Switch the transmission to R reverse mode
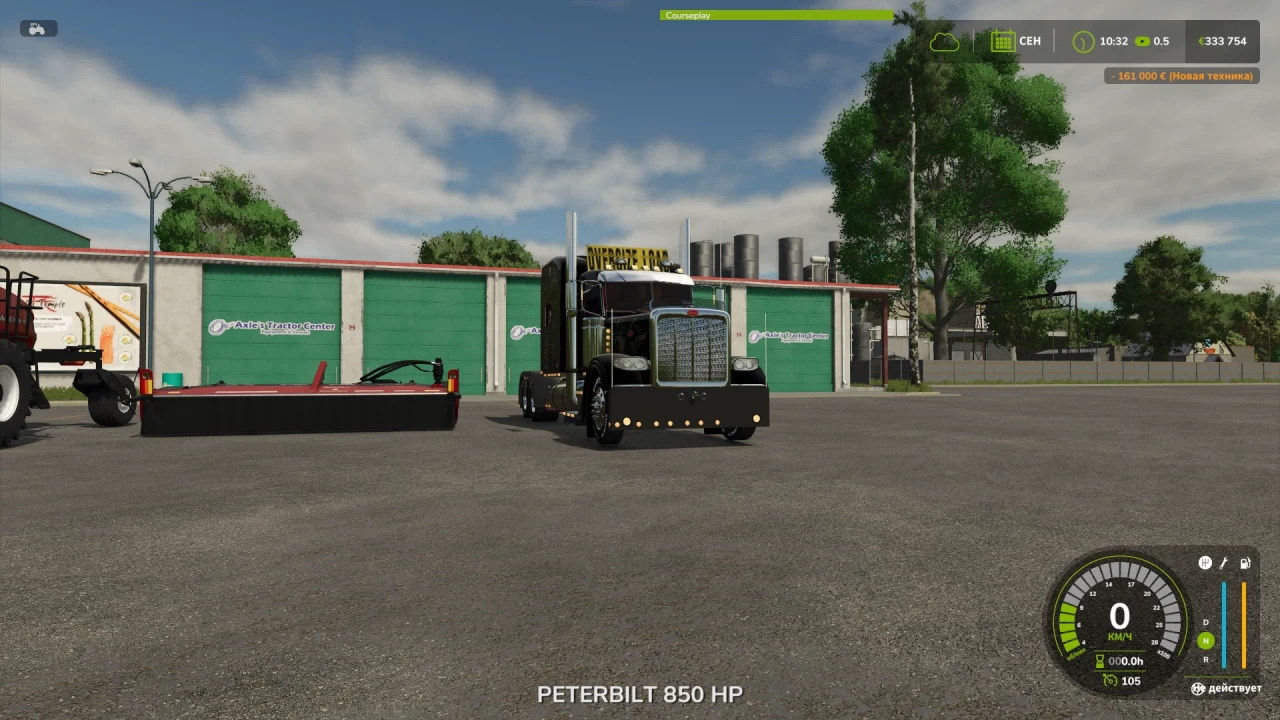1280x720 pixels. point(1205,658)
